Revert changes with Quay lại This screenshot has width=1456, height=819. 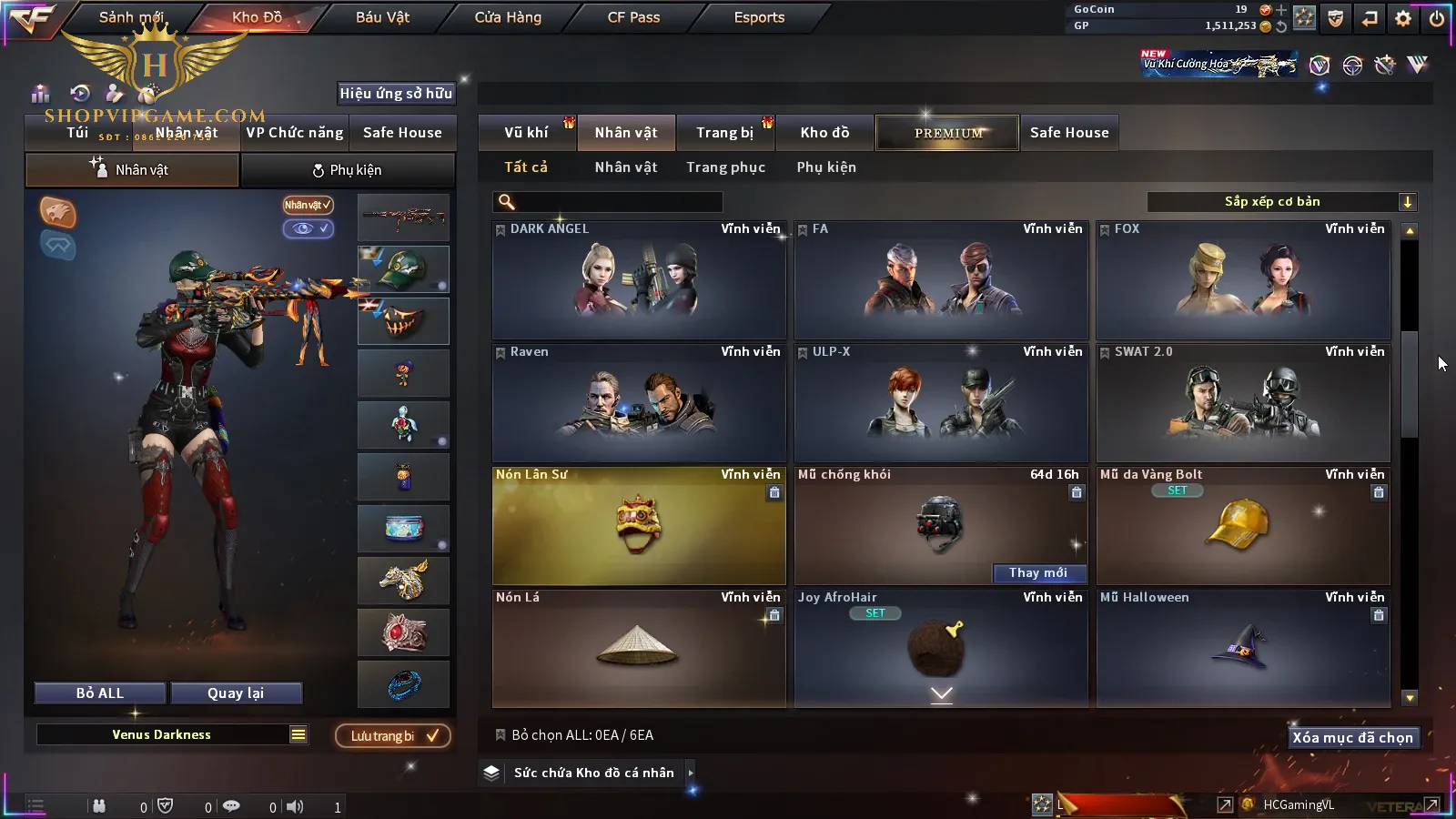(x=236, y=693)
